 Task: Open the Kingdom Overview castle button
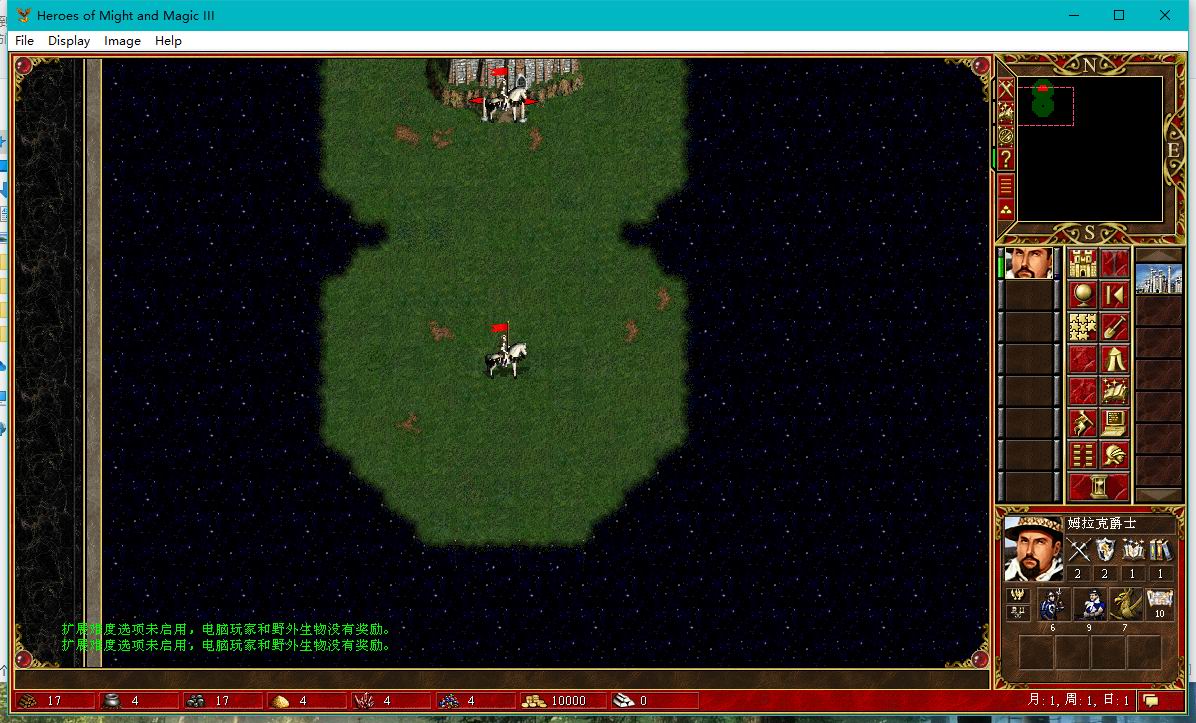[1083, 264]
